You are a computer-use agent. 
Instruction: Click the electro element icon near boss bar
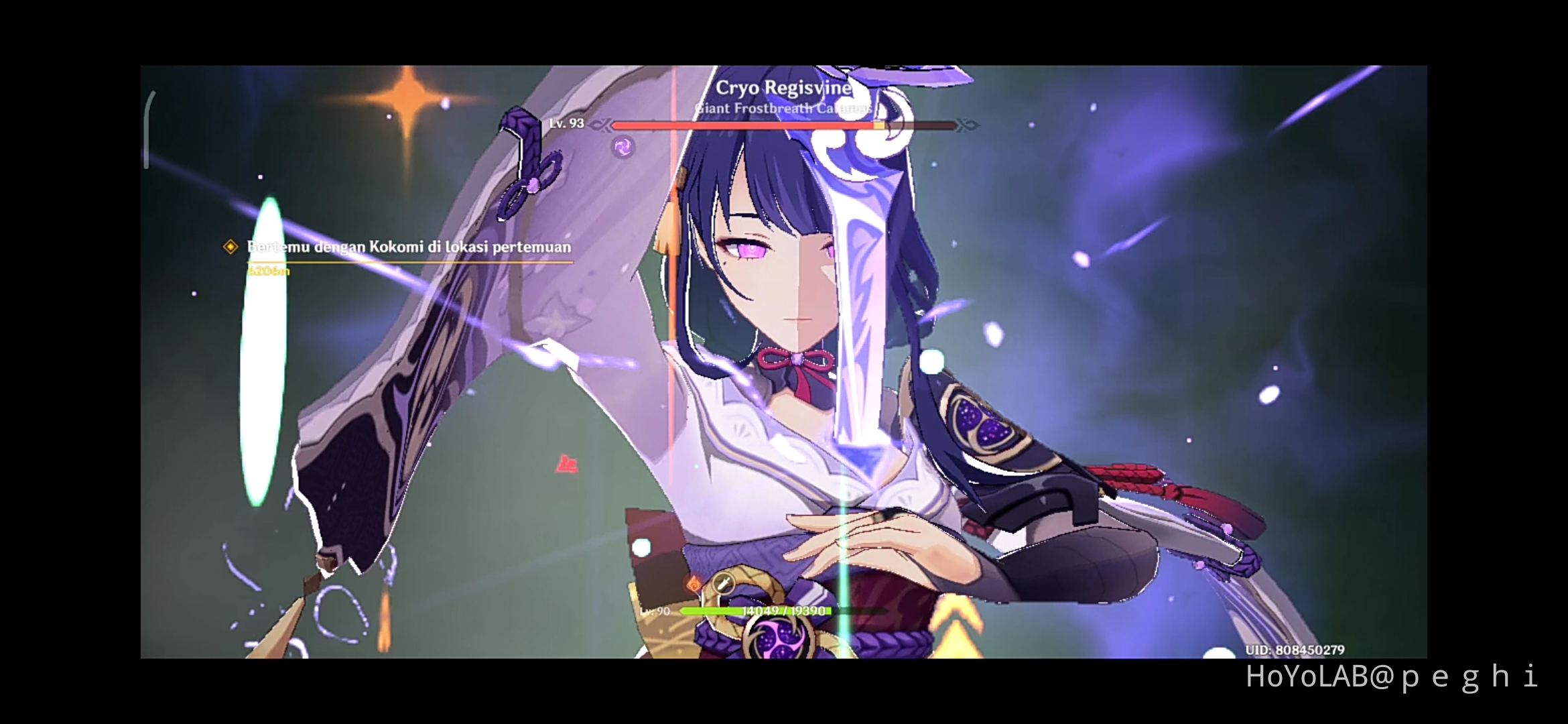point(623,145)
